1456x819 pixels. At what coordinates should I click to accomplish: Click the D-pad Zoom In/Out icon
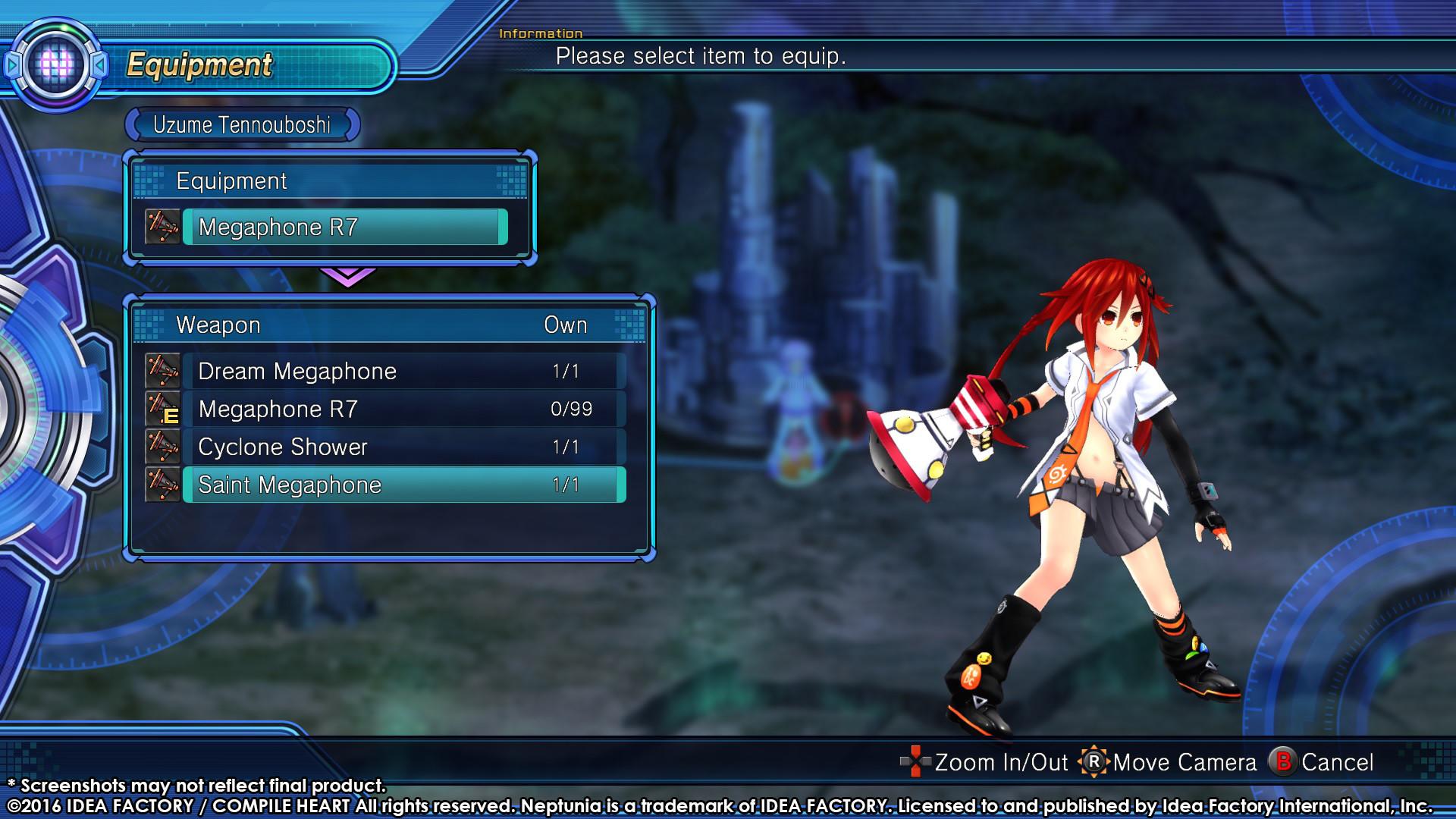click(916, 762)
